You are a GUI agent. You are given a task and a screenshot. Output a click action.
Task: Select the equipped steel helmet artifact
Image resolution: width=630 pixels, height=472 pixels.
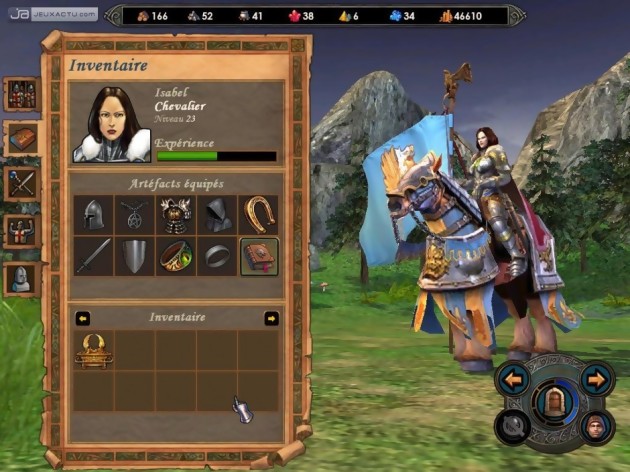pyautogui.click(x=93, y=214)
